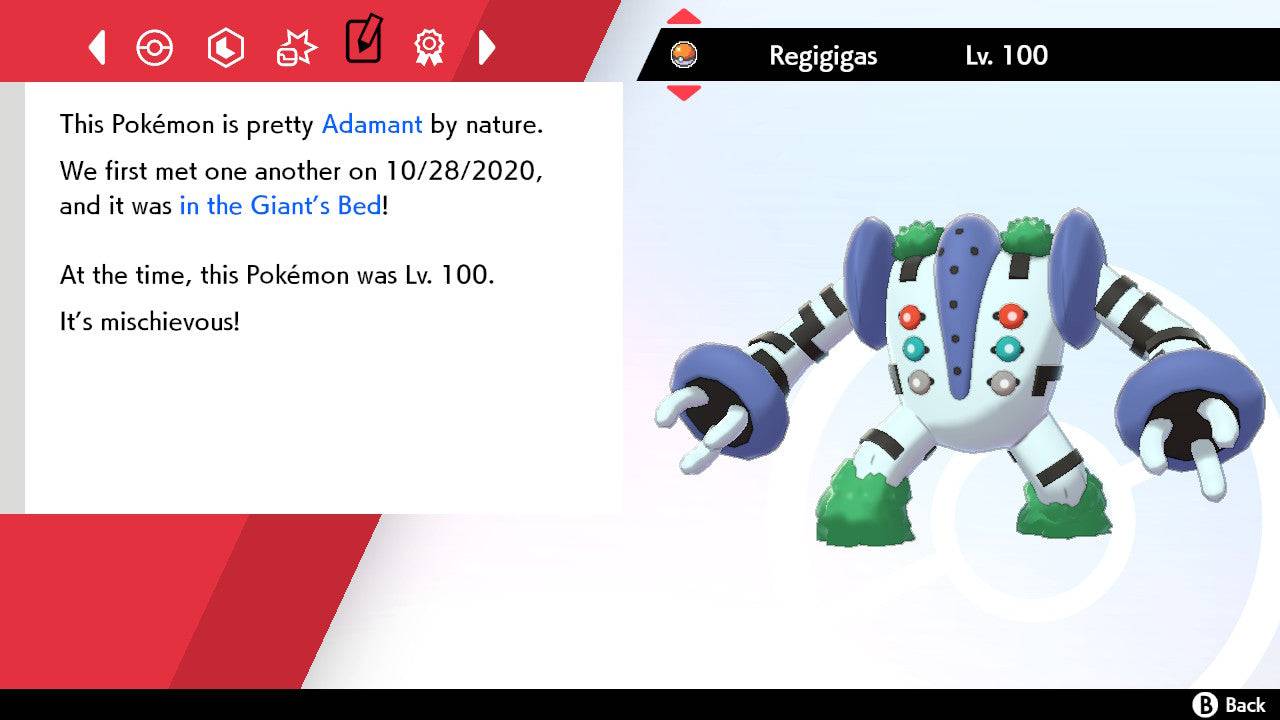Screen dimensions: 1280x720
Task: Select the Regigigas name label
Action: (x=822, y=56)
